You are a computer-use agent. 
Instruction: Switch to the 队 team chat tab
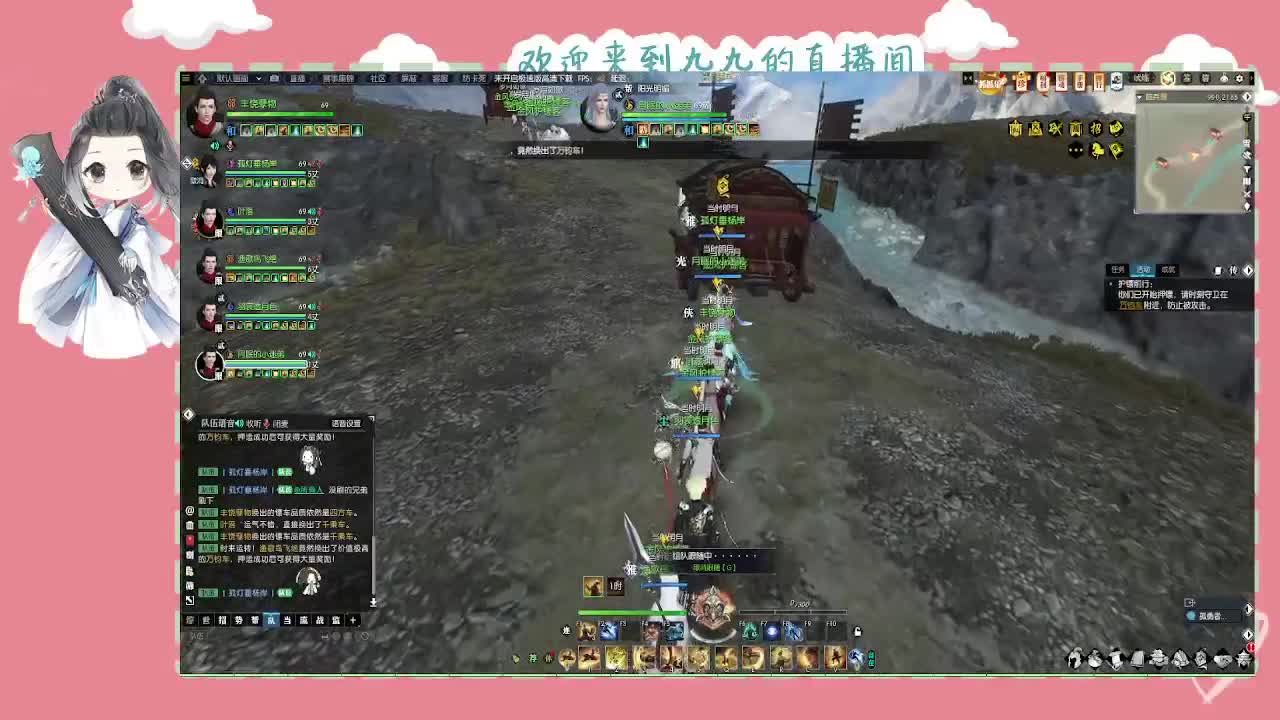coord(270,620)
